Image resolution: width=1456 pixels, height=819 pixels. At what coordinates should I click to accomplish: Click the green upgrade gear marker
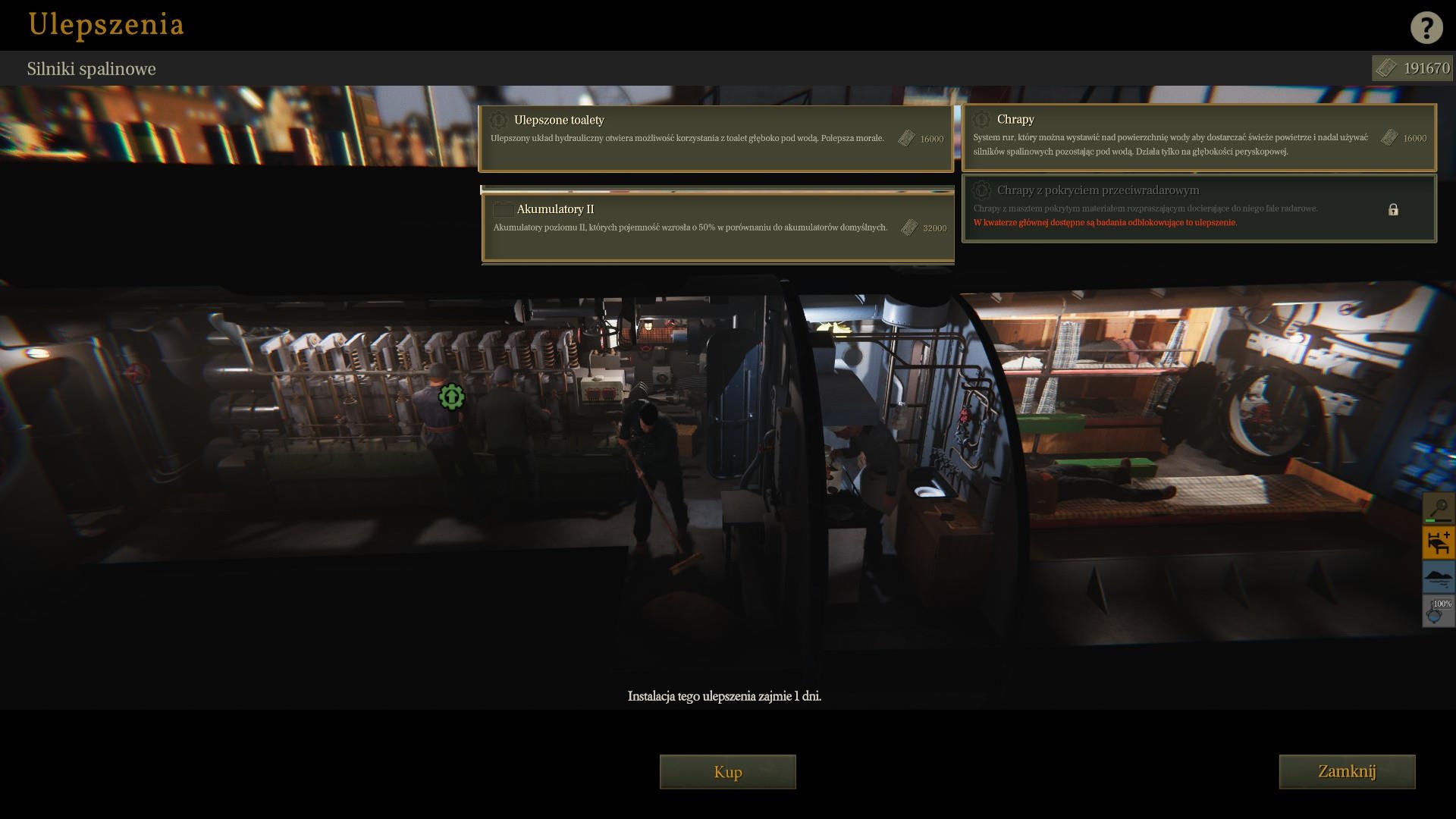[x=451, y=397]
